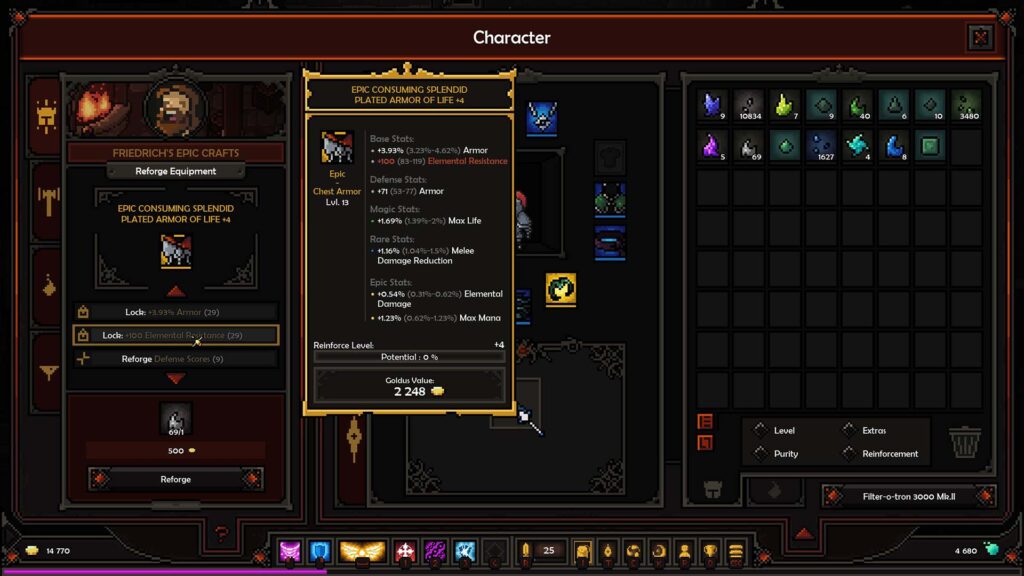Select the material stack of 3480
Screen dimensions: 1024x576
click(966, 105)
